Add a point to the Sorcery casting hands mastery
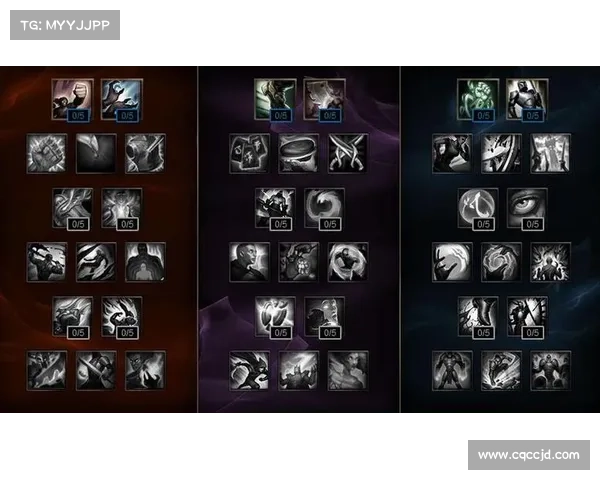 point(121,99)
